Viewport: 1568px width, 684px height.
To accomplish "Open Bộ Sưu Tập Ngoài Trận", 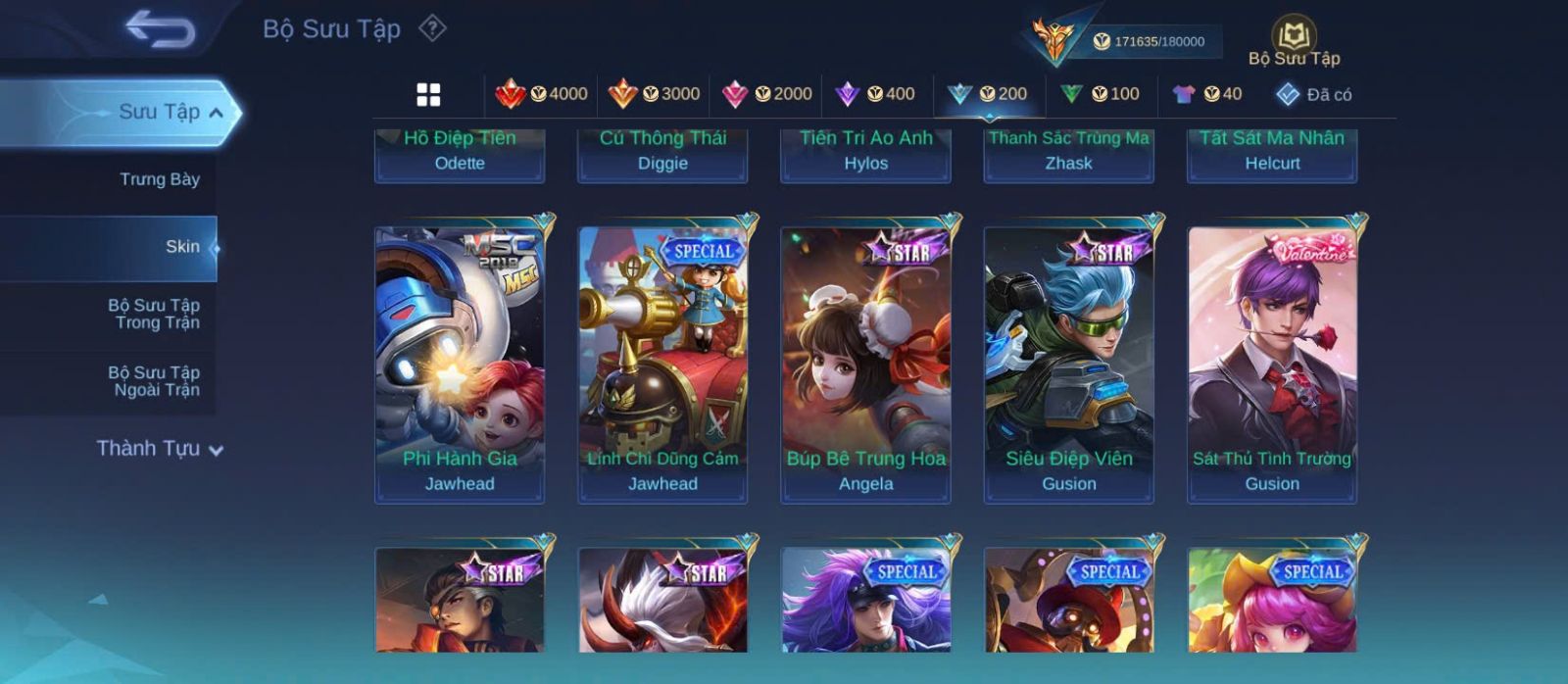I will click(154, 381).
